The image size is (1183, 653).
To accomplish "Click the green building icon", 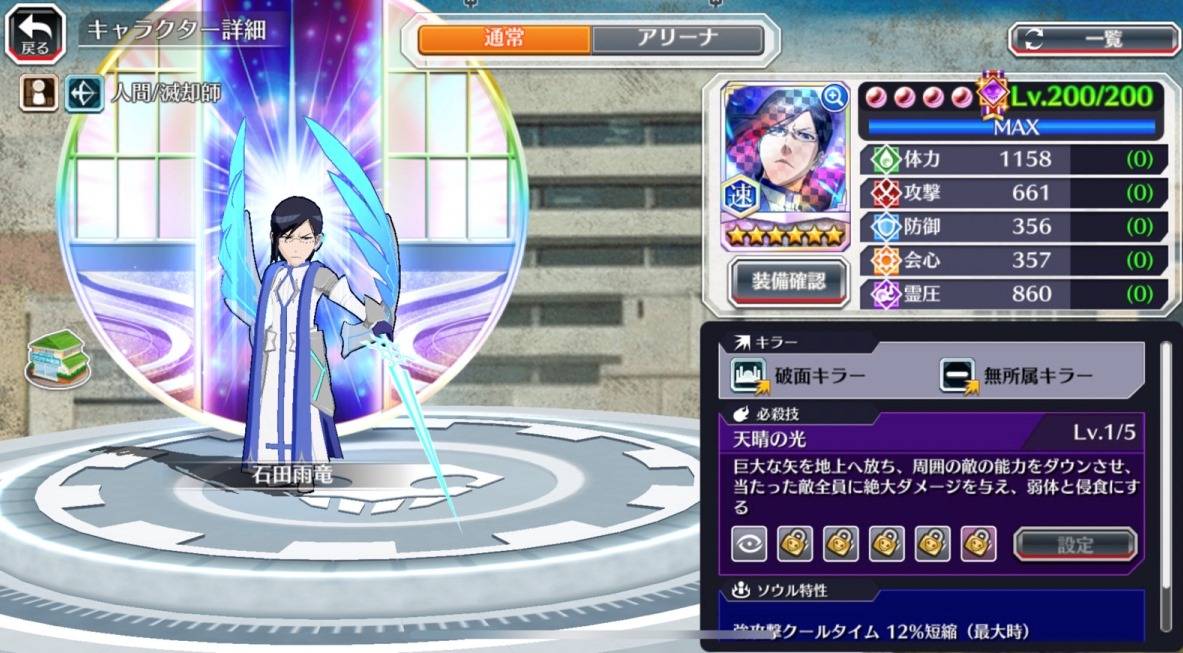I will pos(56,358).
